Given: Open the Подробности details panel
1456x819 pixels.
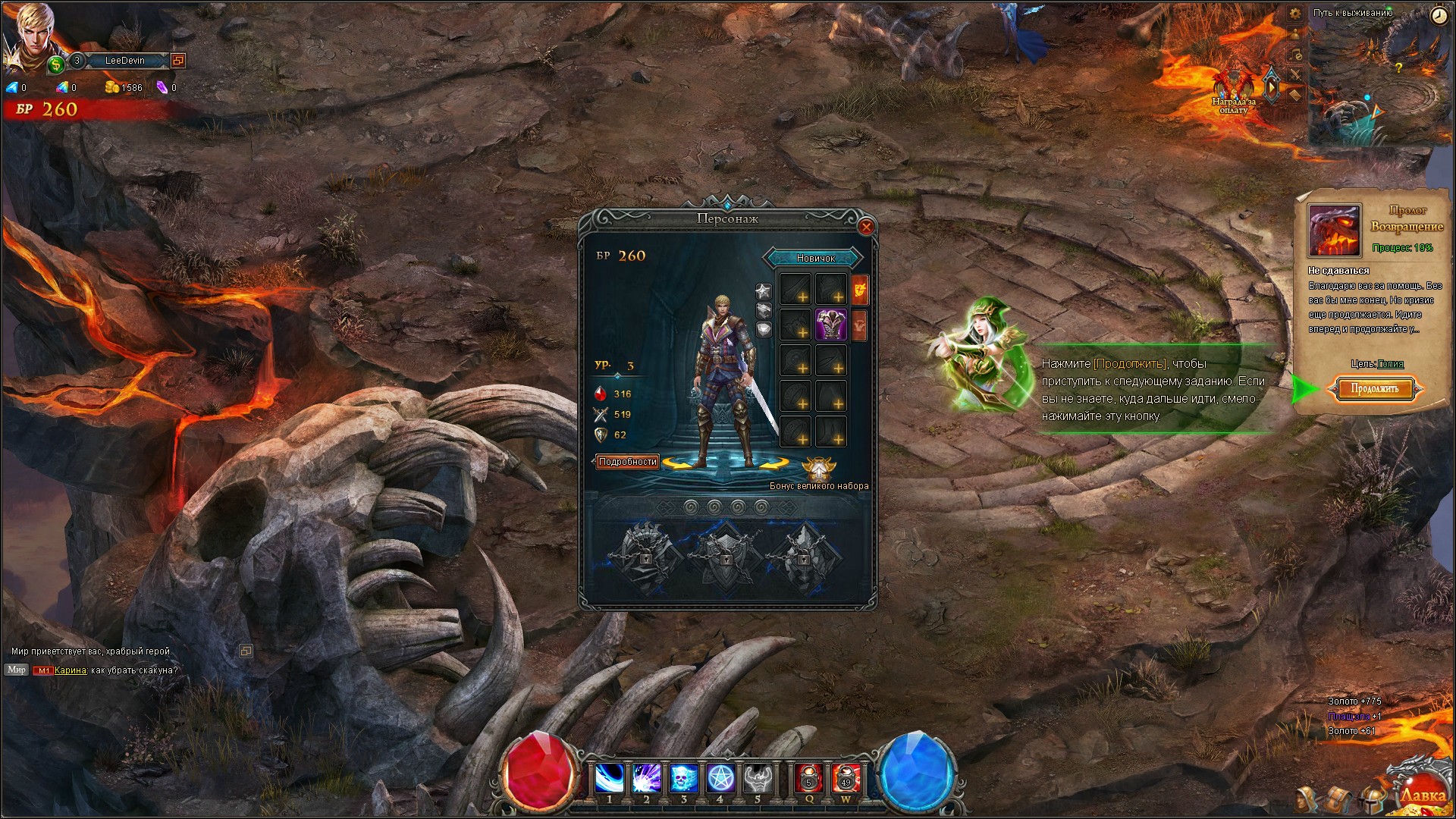Looking at the screenshot, I should click(x=627, y=462).
